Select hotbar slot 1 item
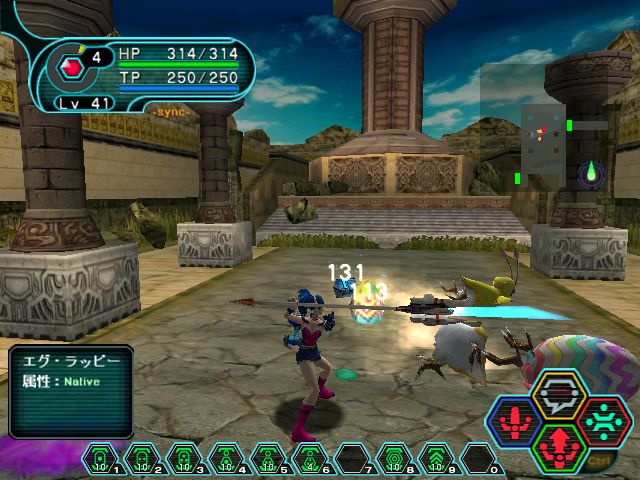 [100, 459]
